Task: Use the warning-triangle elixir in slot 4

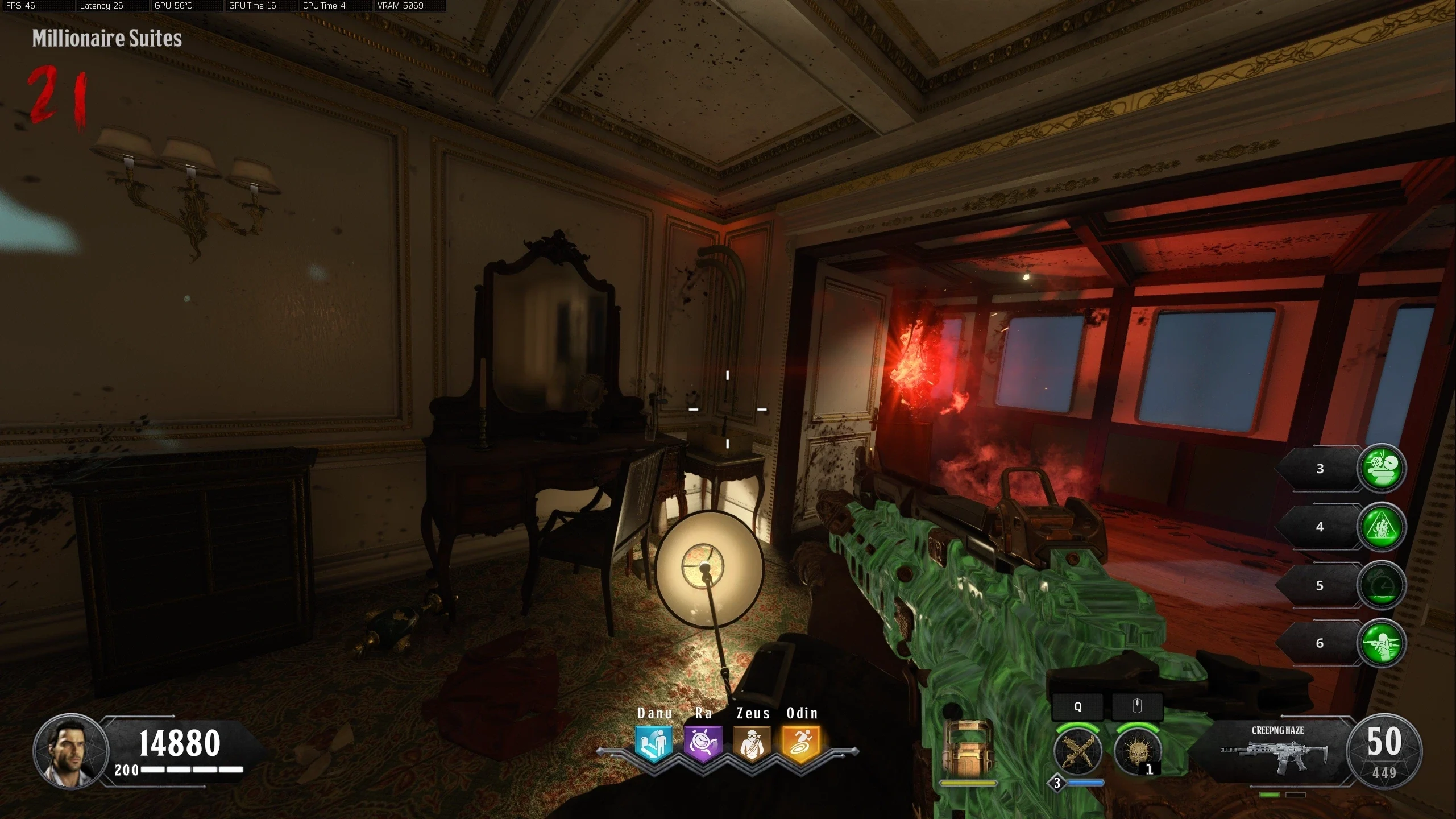Action: click(1382, 527)
